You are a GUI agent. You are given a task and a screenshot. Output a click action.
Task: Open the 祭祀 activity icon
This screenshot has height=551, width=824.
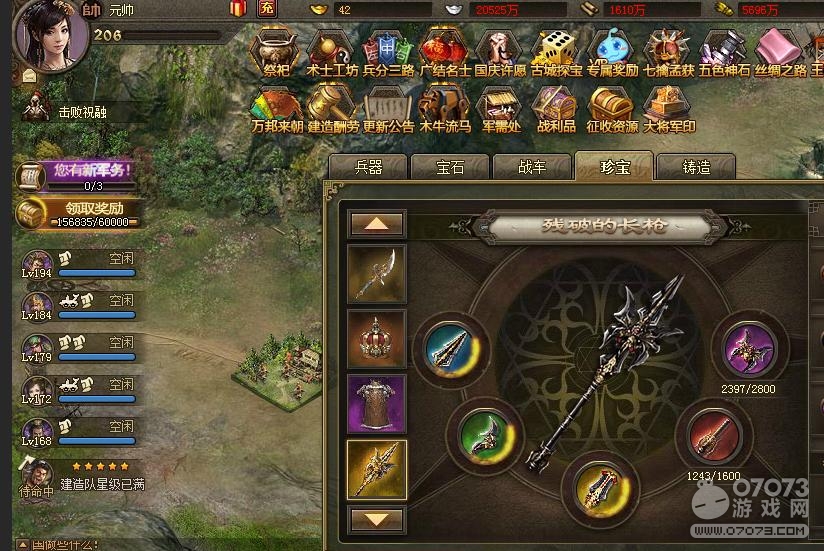pos(276,53)
